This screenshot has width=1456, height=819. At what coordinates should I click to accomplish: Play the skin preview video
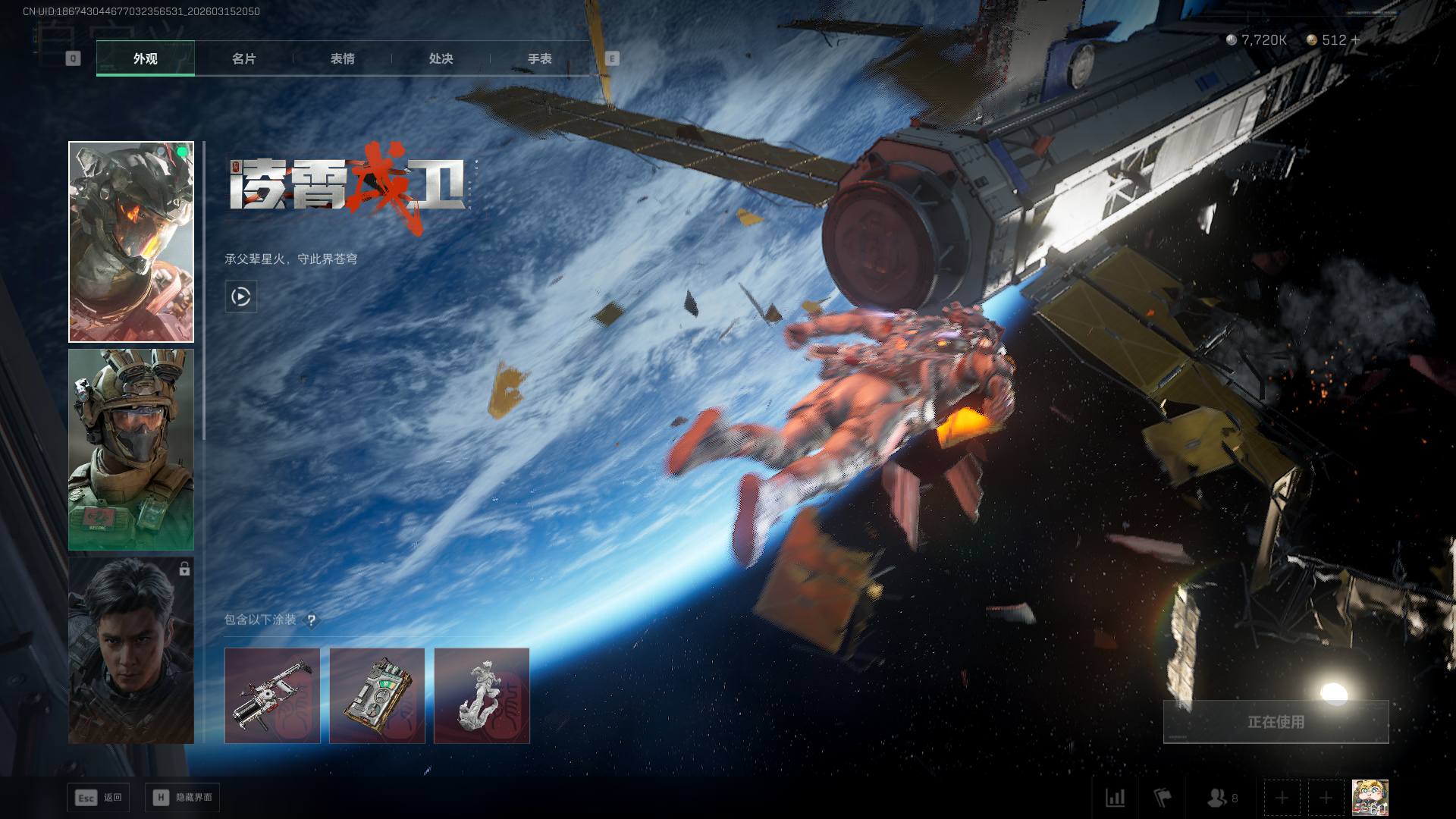[x=241, y=297]
